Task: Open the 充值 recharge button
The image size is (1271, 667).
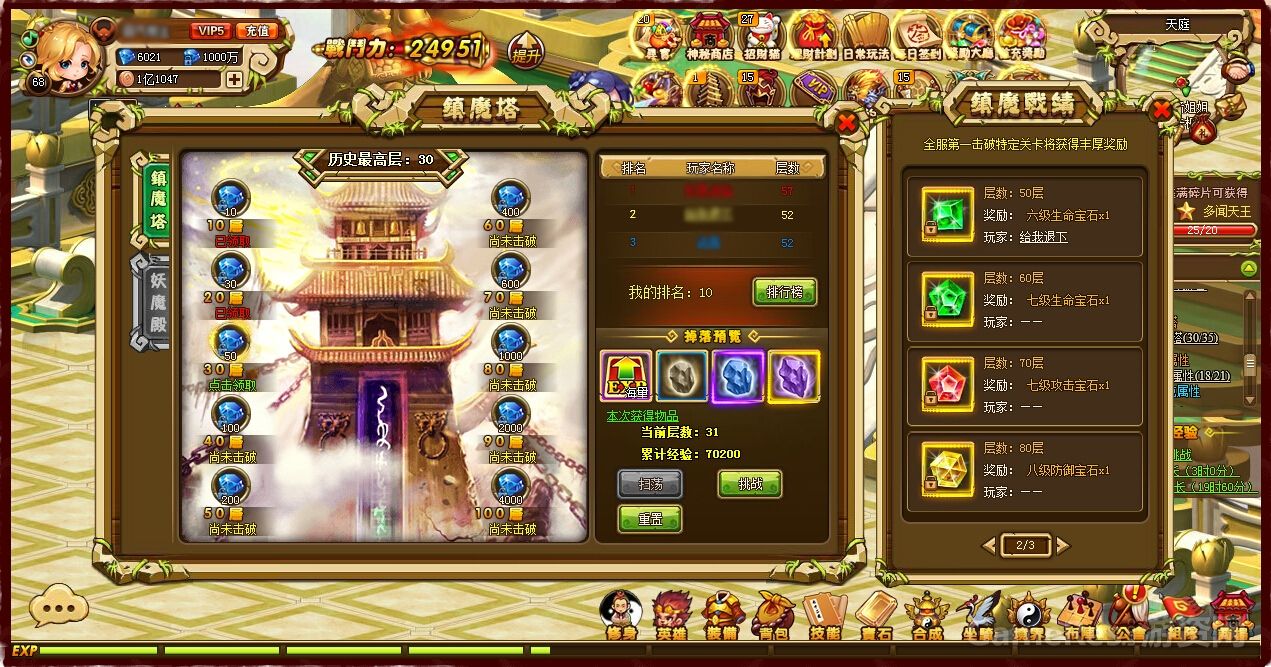Action: click(257, 31)
